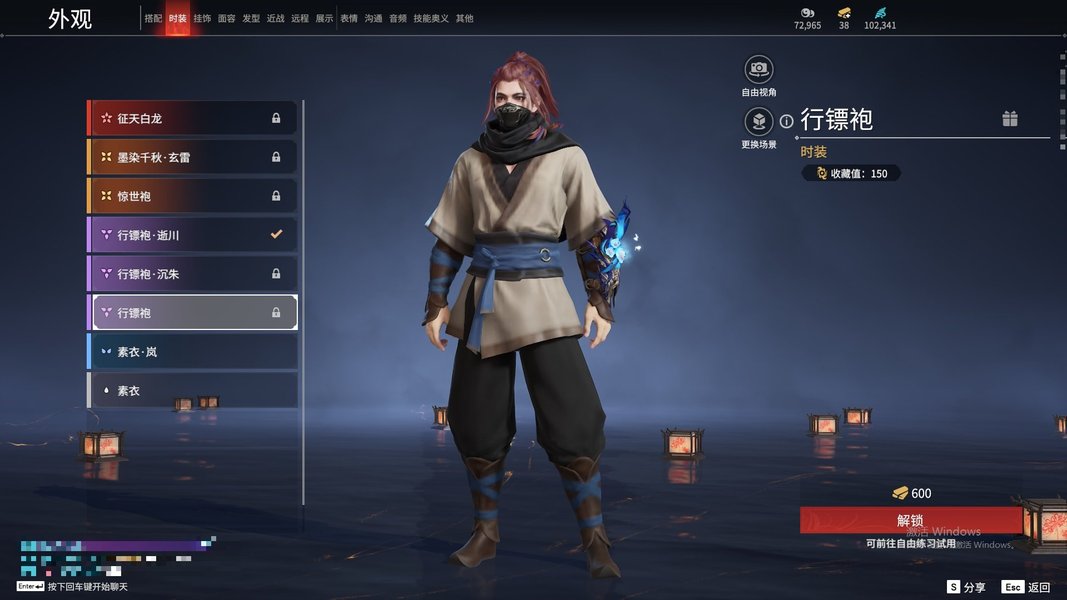Open the 表情 emotes tab
The height and width of the screenshot is (600, 1067).
coord(349,19)
